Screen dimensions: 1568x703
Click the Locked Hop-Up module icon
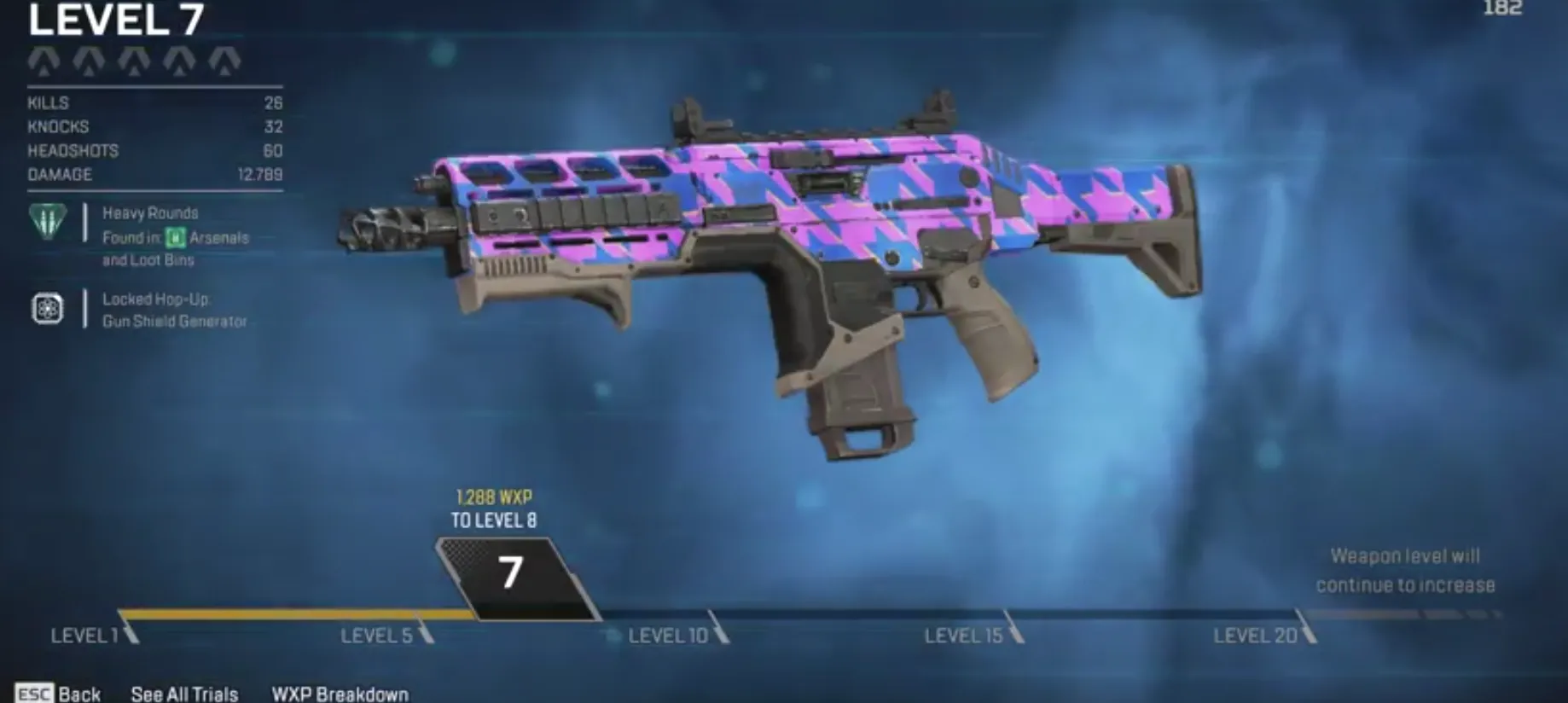pos(47,309)
